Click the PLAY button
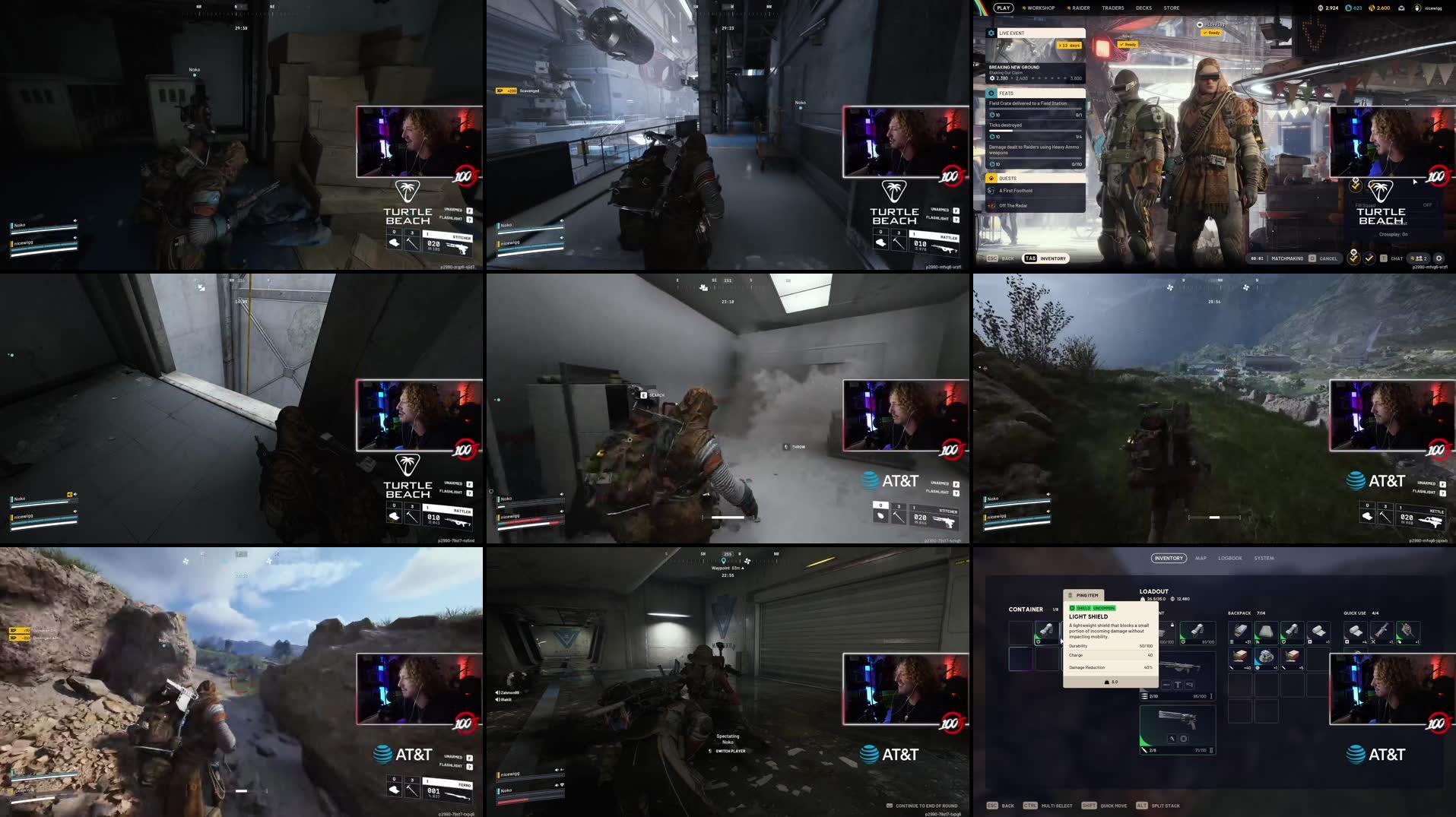1456x817 pixels. 1004,8
